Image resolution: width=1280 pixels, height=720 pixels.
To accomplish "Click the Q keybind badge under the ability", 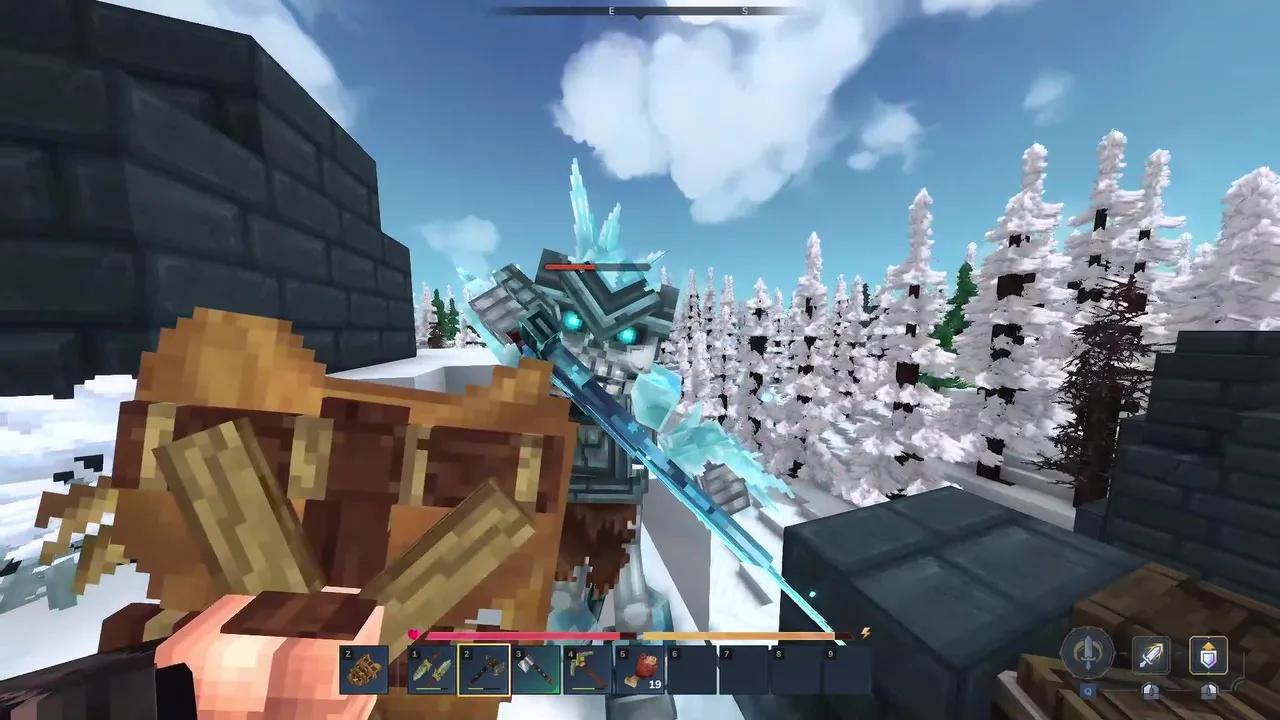I will [1087, 691].
